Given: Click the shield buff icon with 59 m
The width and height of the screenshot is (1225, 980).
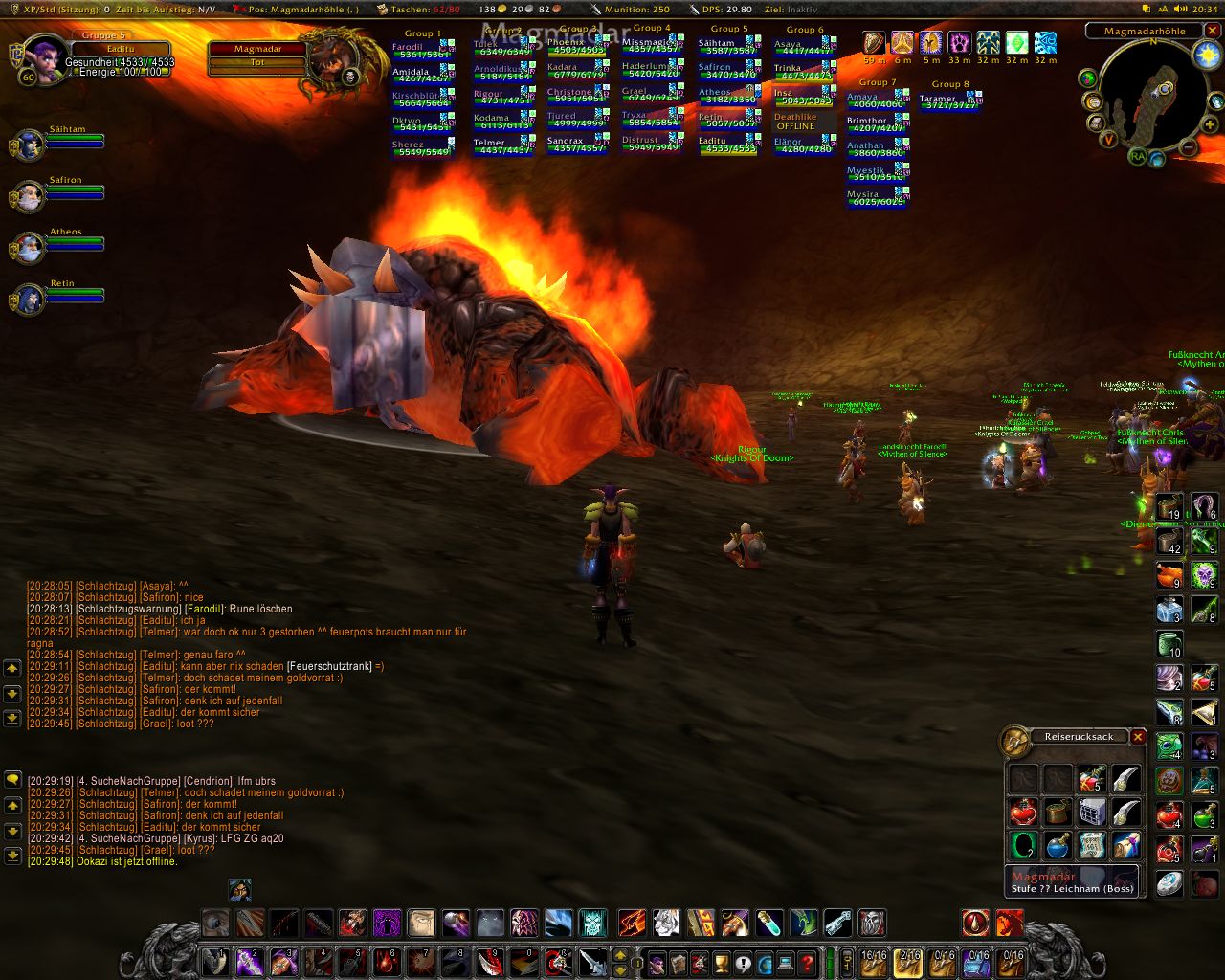Looking at the screenshot, I should pyautogui.click(x=874, y=43).
